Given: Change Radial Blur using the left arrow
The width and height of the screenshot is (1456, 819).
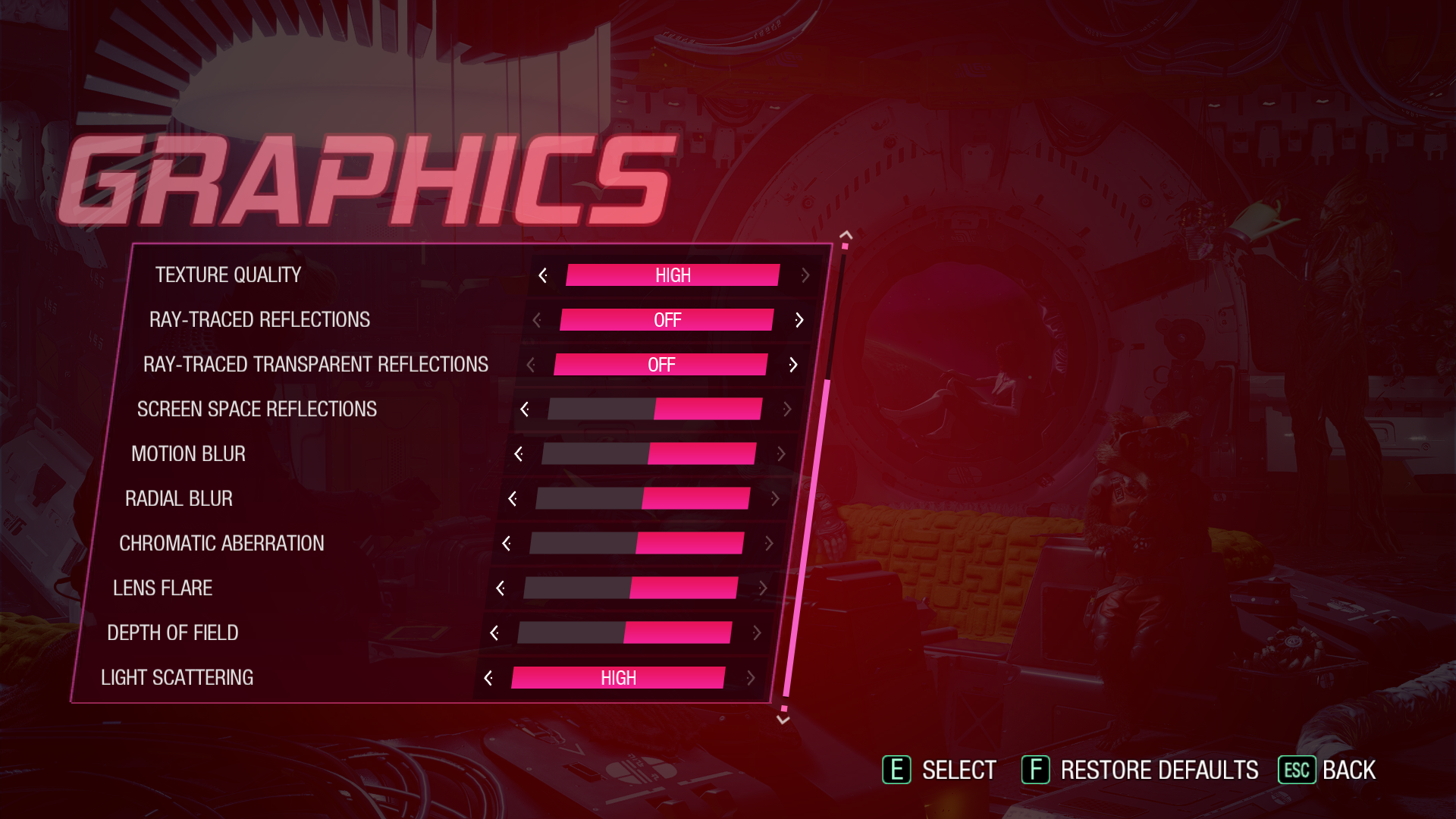Looking at the screenshot, I should click(x=513, y=499).
